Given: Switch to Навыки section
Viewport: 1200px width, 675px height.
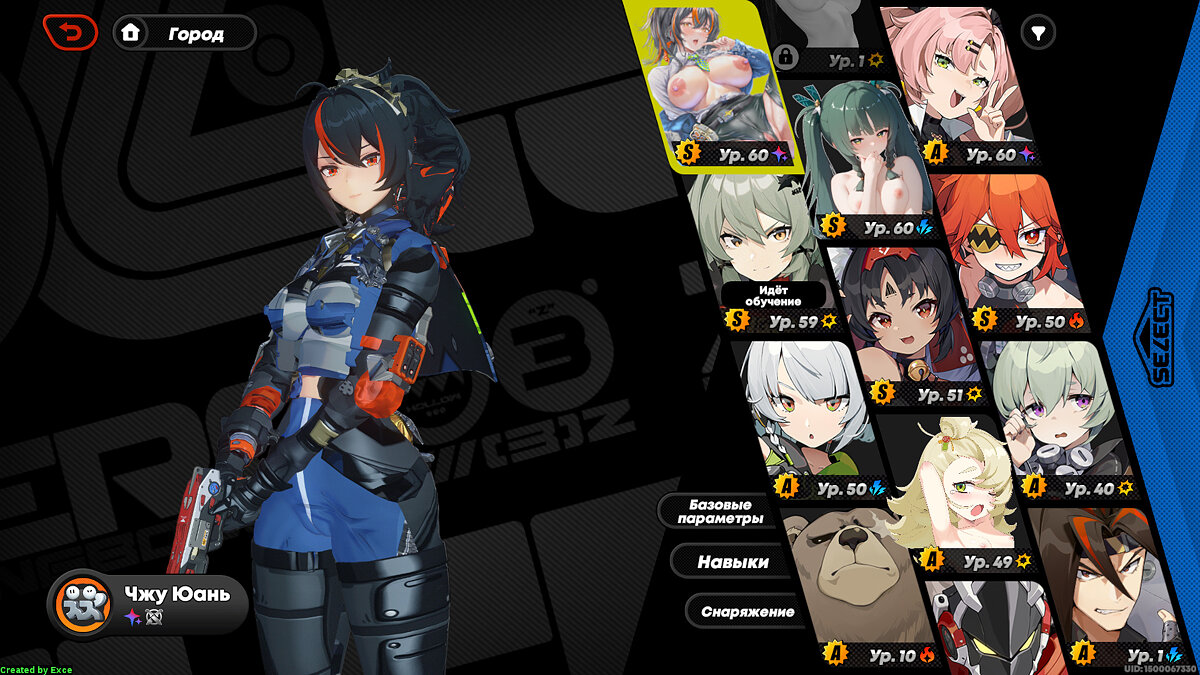Looking at the screenshot, I should 732,562.
